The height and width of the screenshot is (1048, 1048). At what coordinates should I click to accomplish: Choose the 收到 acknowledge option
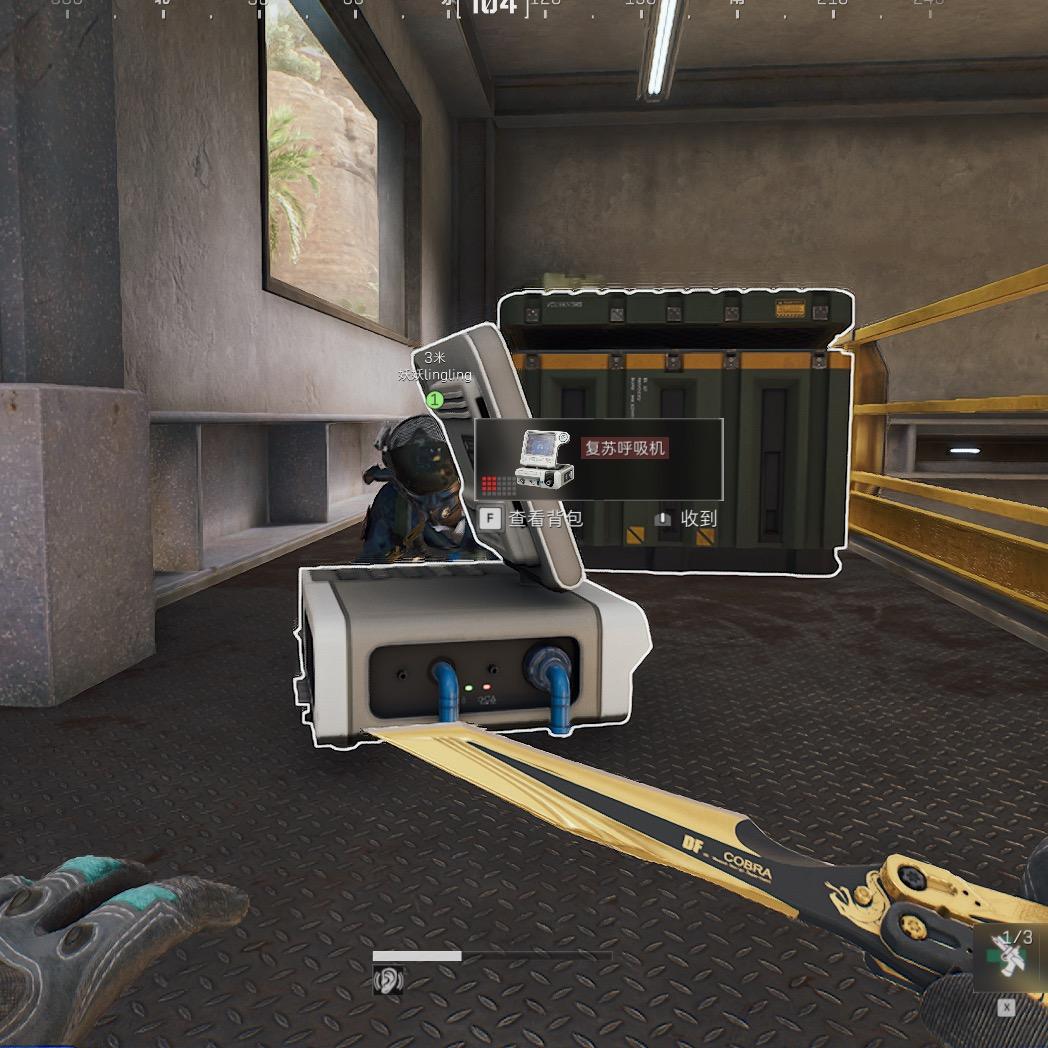click(687, 519)
